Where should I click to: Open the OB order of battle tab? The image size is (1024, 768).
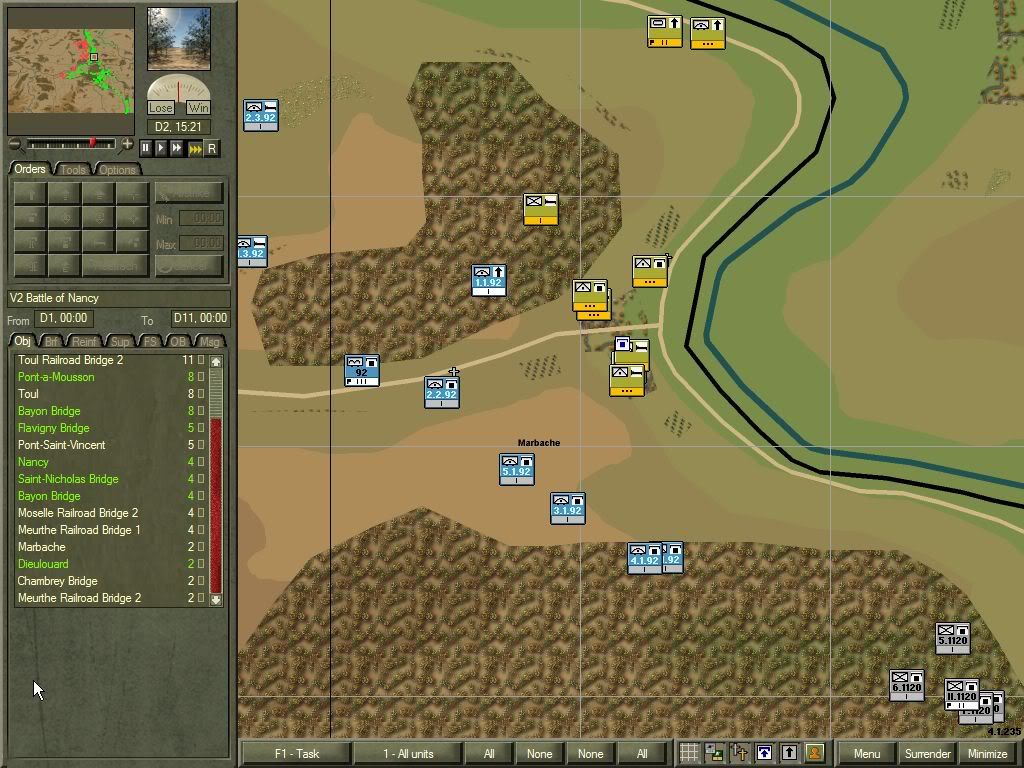point(178,342)
